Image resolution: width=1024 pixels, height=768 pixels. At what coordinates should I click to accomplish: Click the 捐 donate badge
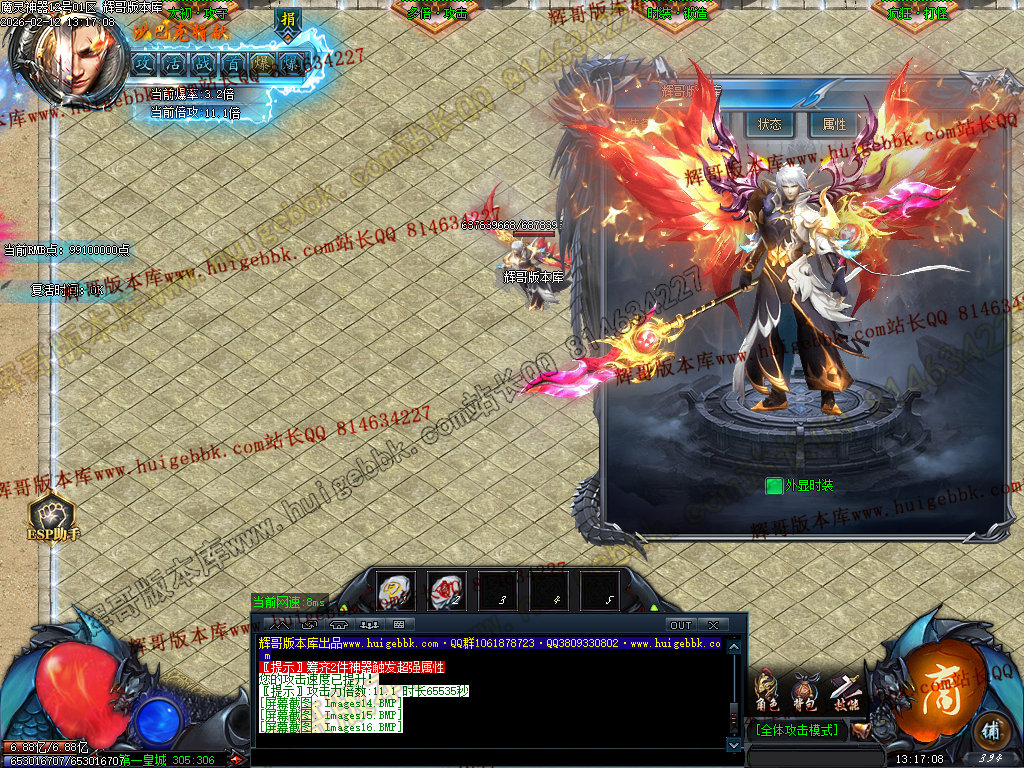tap(288, 21)
